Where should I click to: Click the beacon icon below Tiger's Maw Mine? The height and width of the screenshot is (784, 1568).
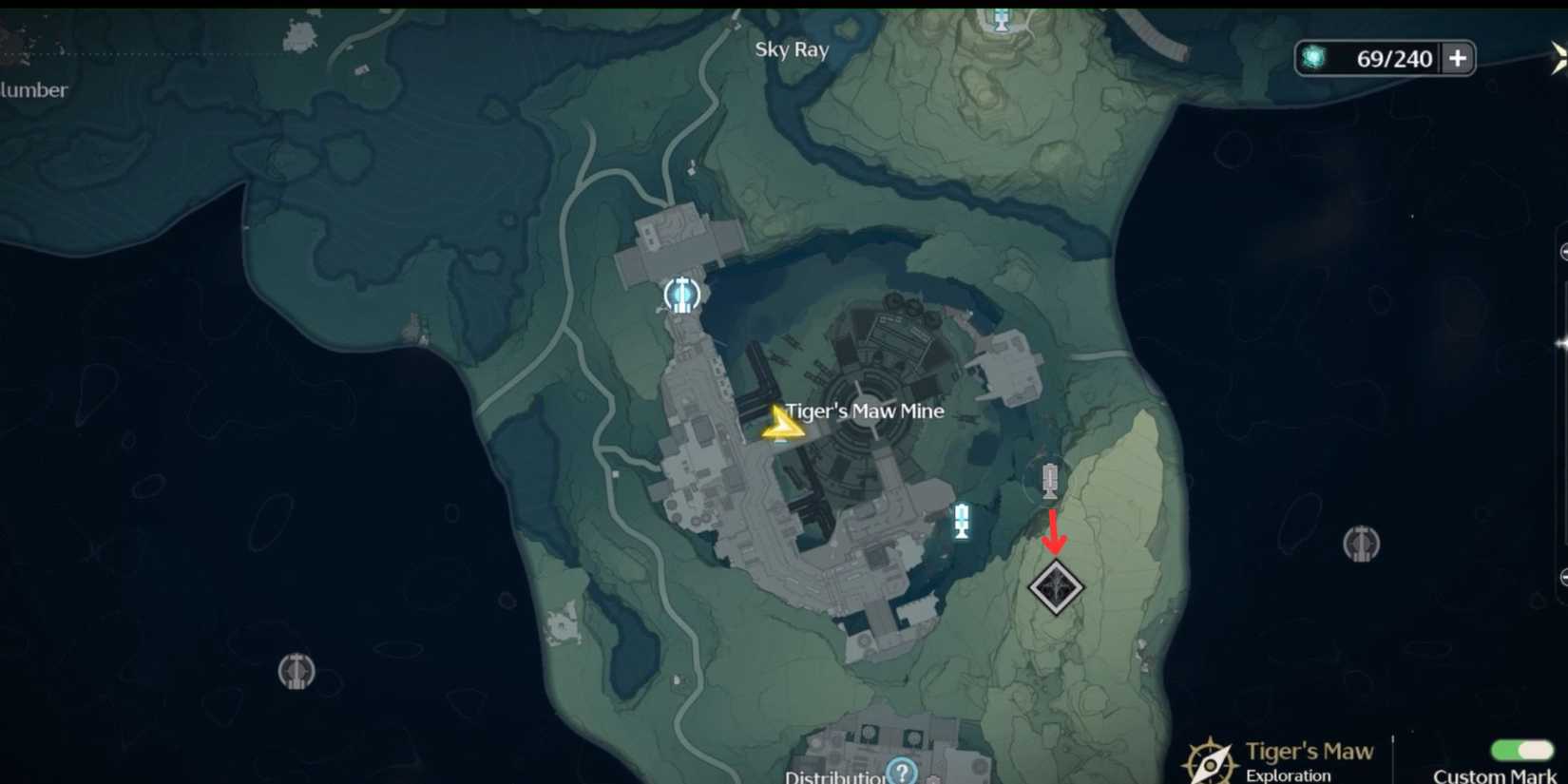[962, 521]
